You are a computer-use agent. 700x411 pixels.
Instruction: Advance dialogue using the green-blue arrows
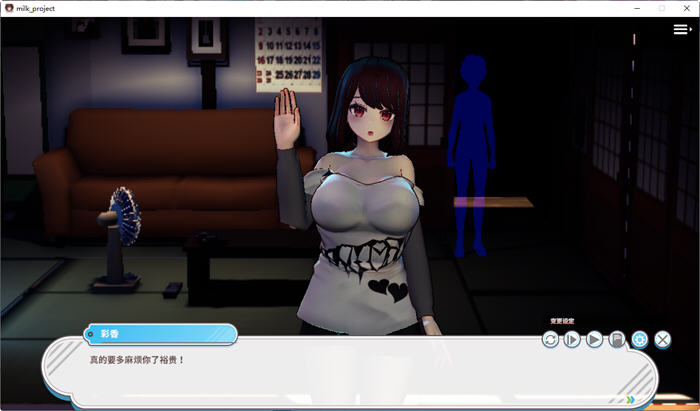point(630,400)
